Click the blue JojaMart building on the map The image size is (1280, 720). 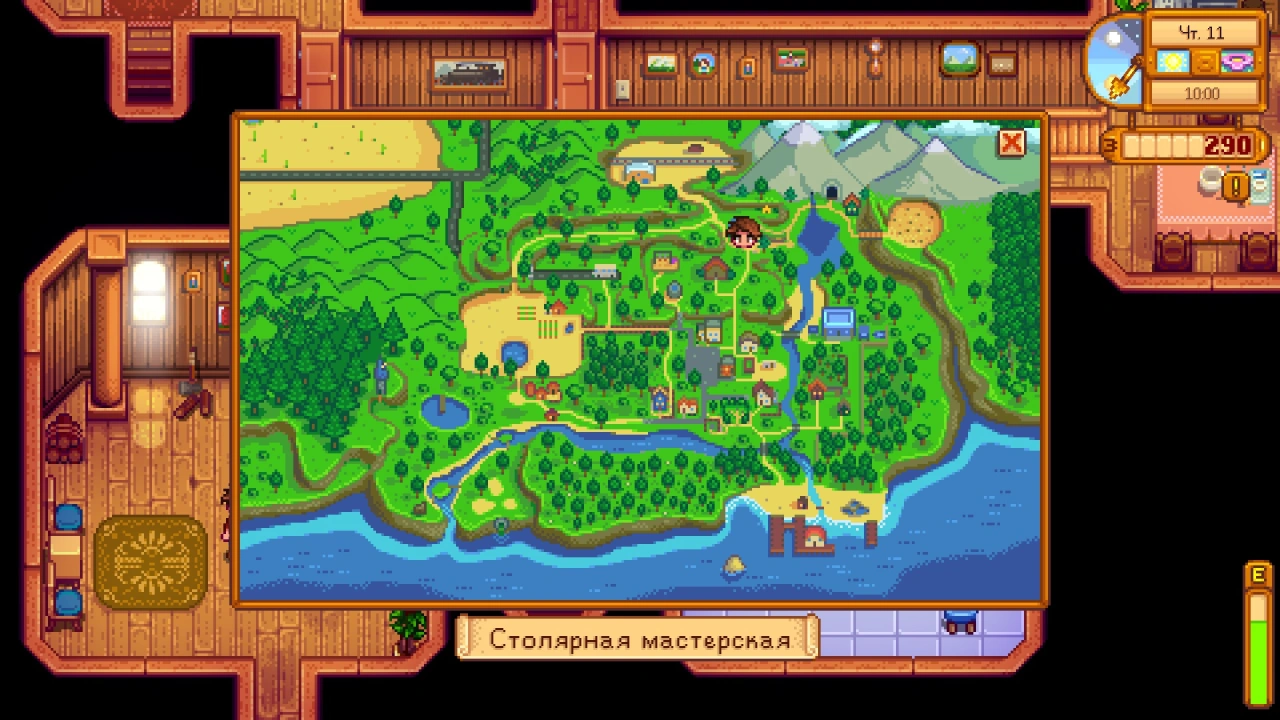(x=837, y=320)
